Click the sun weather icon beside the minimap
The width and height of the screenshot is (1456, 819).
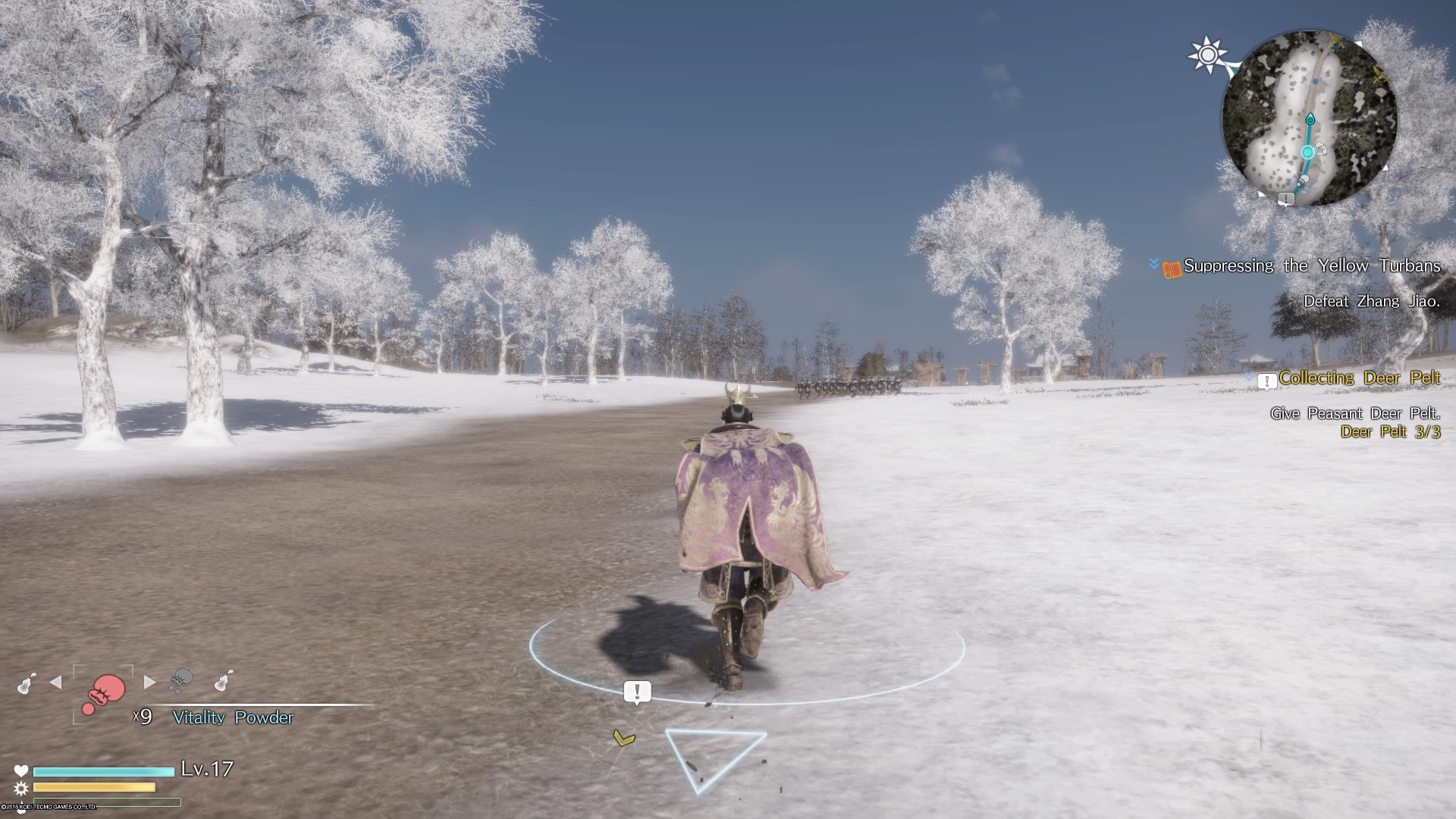(1208, 53)
